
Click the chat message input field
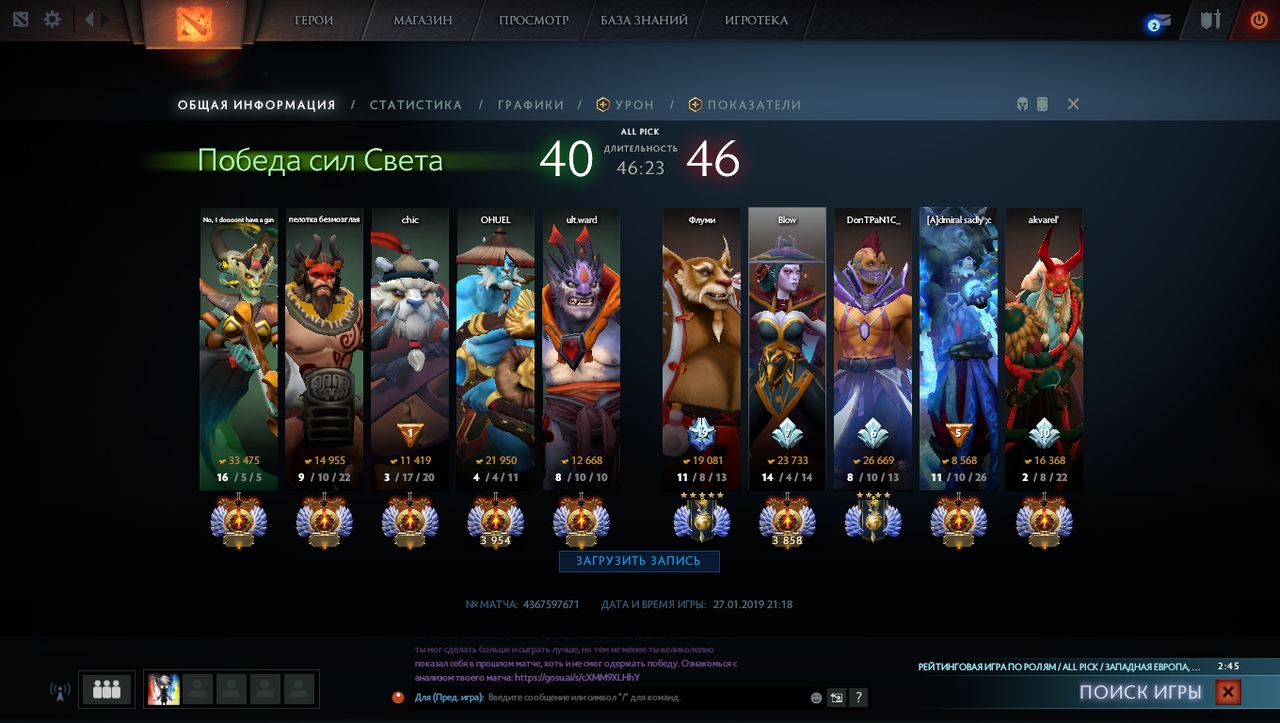[640, 697]
